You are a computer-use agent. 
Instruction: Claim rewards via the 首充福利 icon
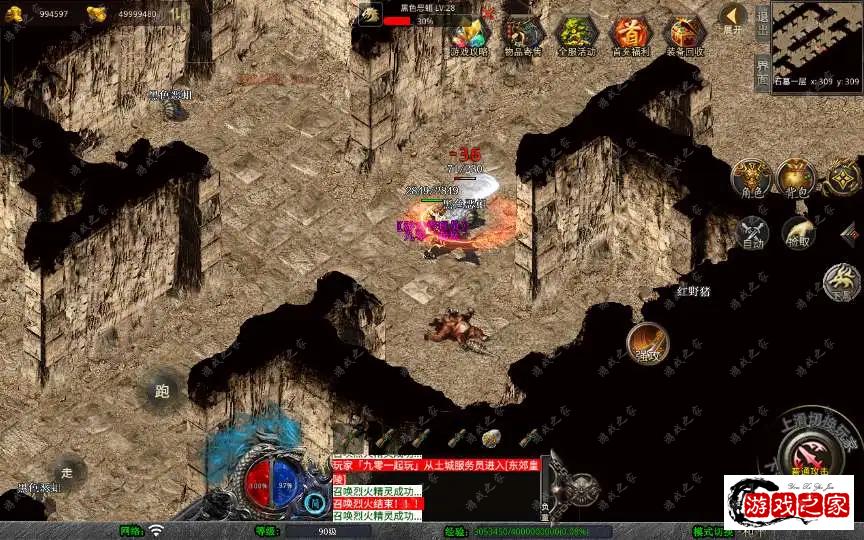(x=630, y=35)
